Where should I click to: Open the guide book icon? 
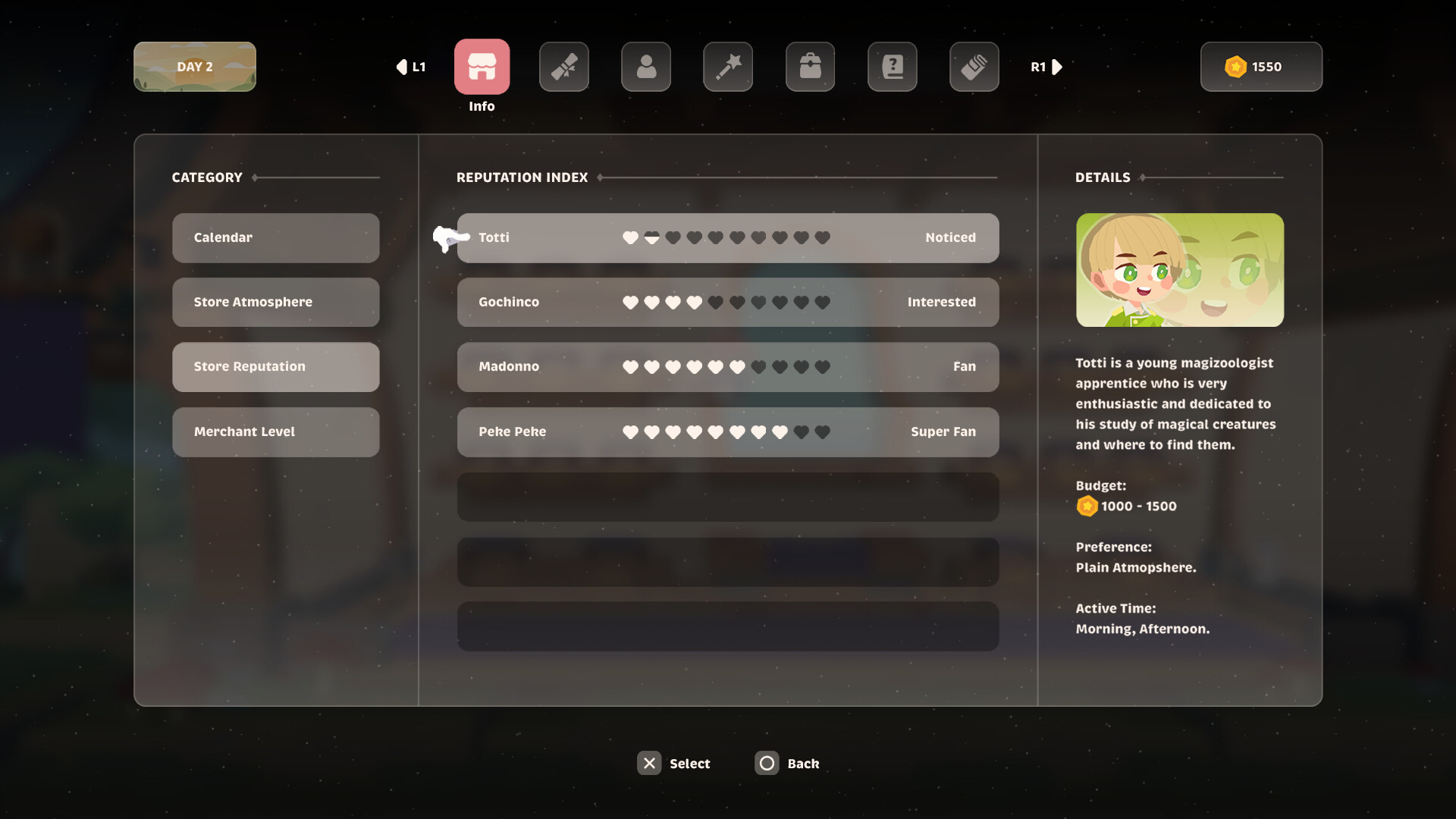(x=892, y=67)
